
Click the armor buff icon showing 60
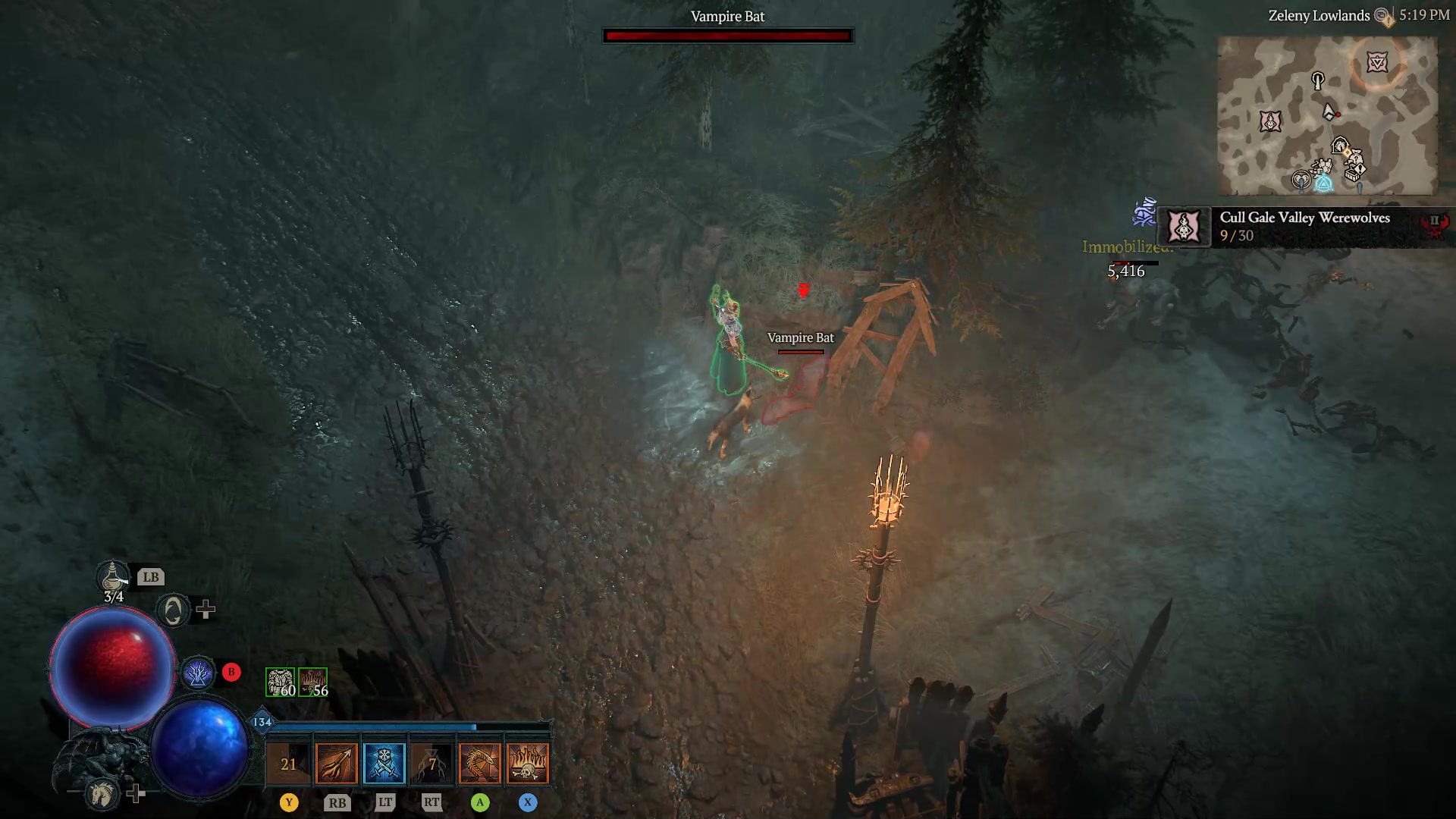tap(281, 681)
